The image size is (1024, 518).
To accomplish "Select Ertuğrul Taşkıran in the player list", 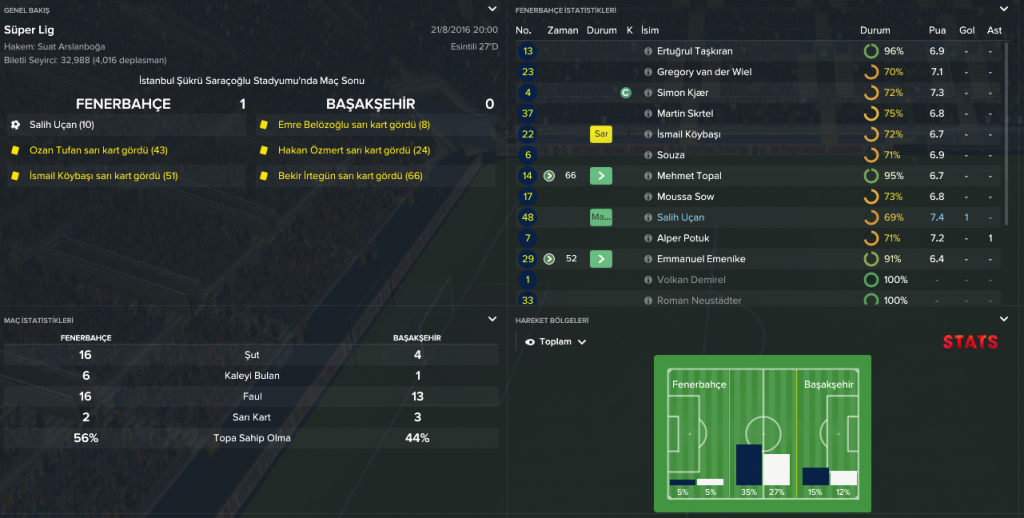I will tap(694, 51).
